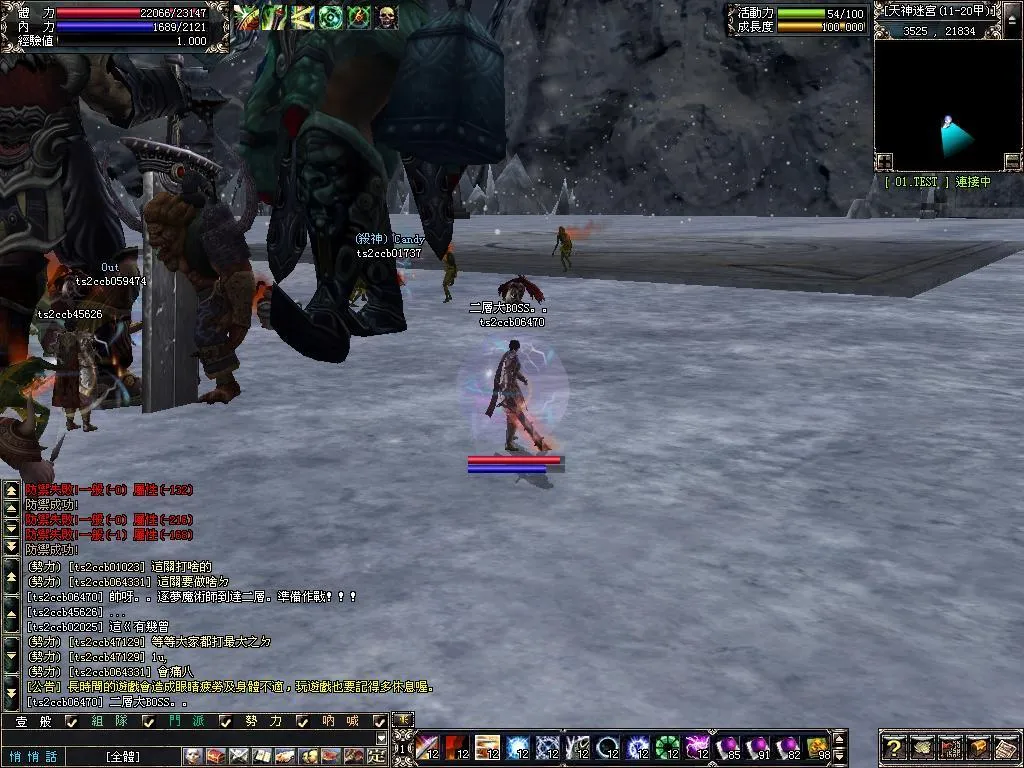Toggle the 門派 sect chat checkbox
The height and width of the screenshot is (768, 1024).
pos(225,721)
